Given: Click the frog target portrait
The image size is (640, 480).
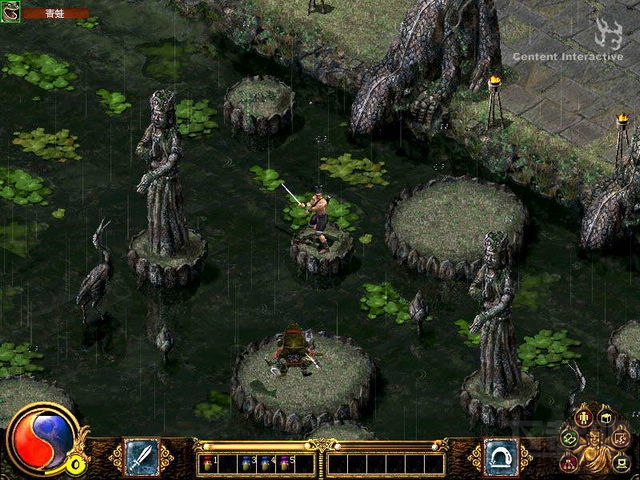Looking at the screenshot, I should pyautogui.click(x=11, y=14).
